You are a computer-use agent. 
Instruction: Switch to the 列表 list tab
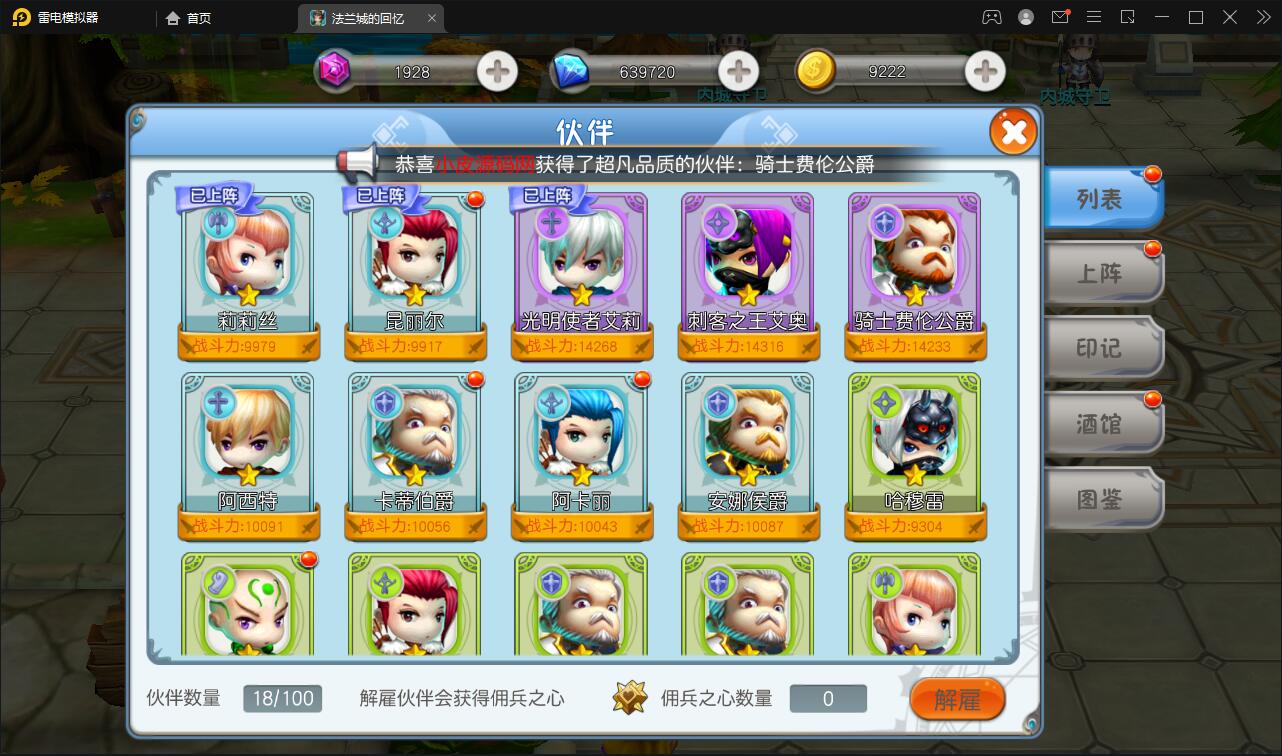click(x=1100, y=198)
